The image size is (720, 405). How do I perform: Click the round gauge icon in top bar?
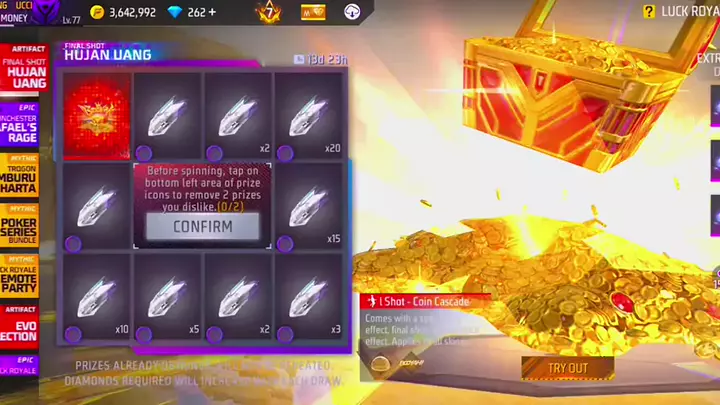353,12
